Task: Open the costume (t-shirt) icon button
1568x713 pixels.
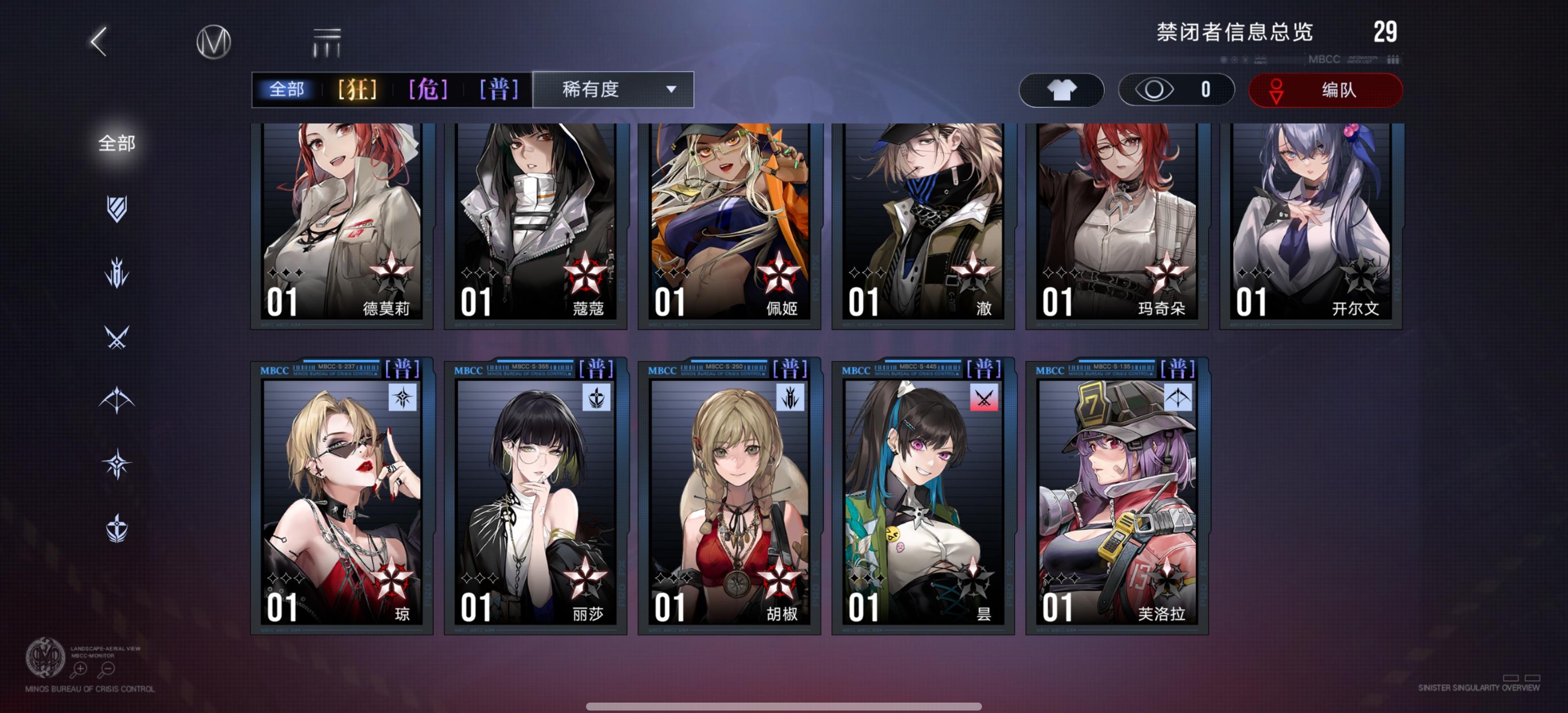Action: point(1062,90)
